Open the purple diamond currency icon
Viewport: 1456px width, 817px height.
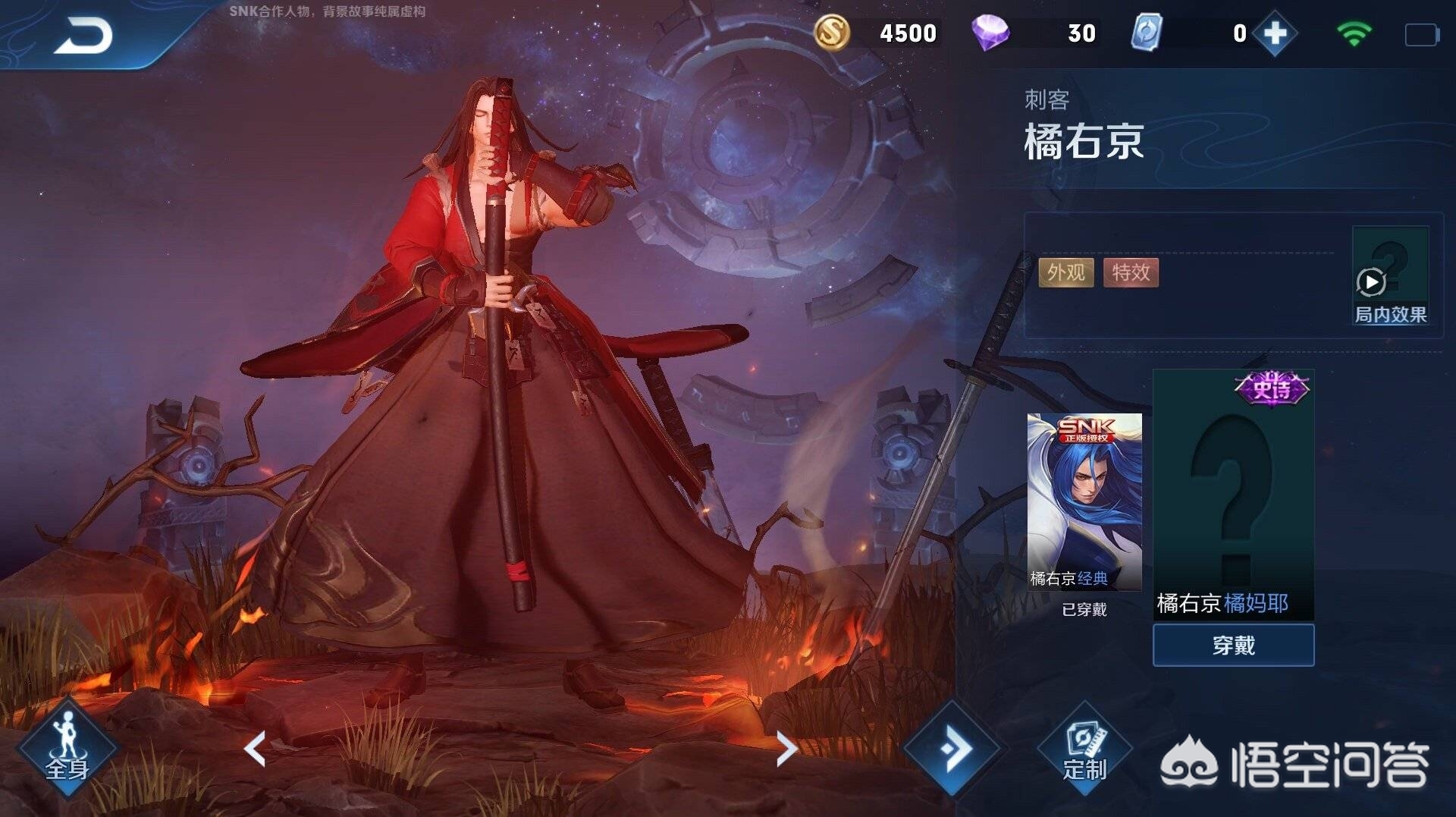tap(990, 33)
